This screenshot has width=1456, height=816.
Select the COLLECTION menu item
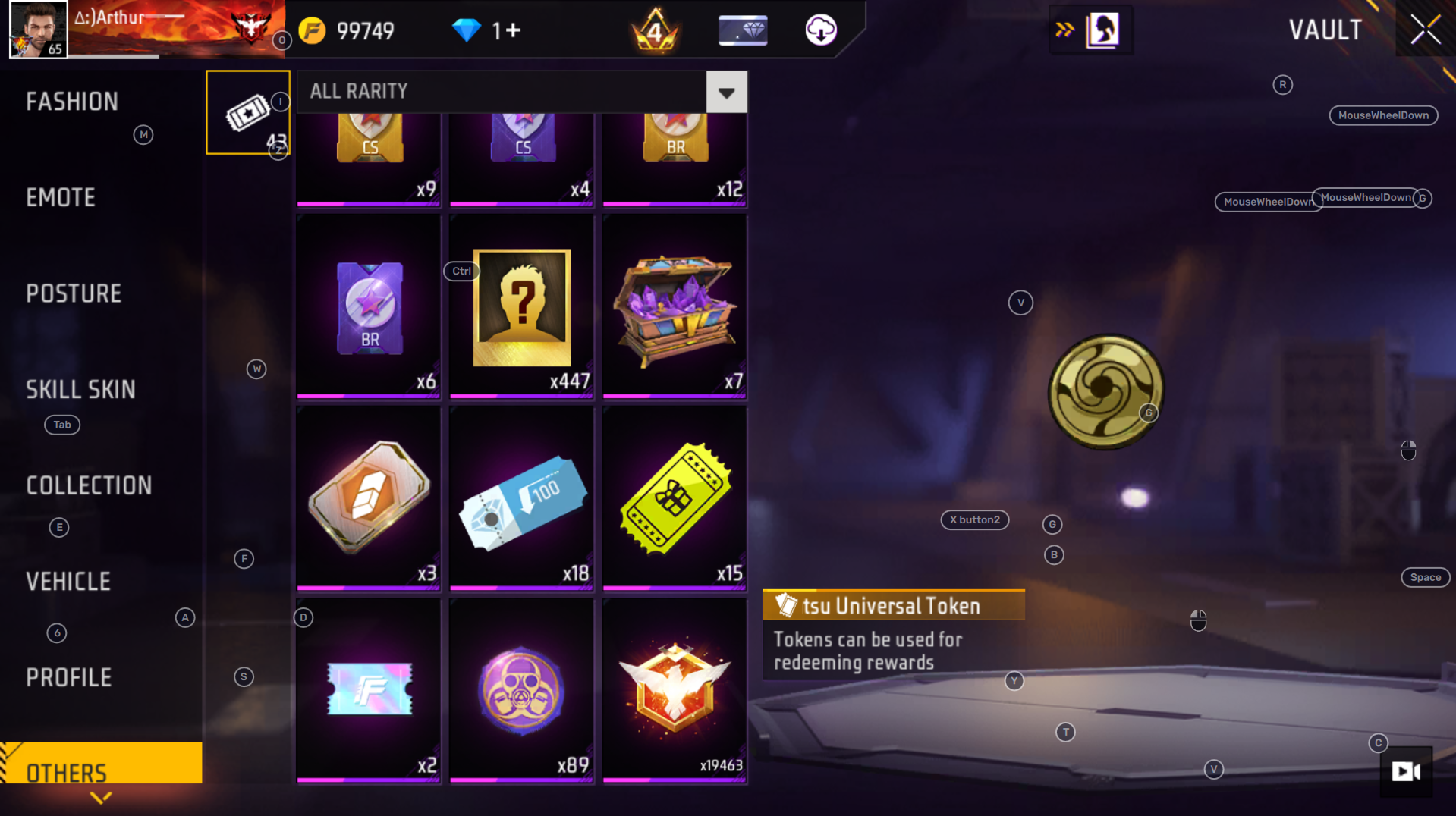(x=89, y=485)
